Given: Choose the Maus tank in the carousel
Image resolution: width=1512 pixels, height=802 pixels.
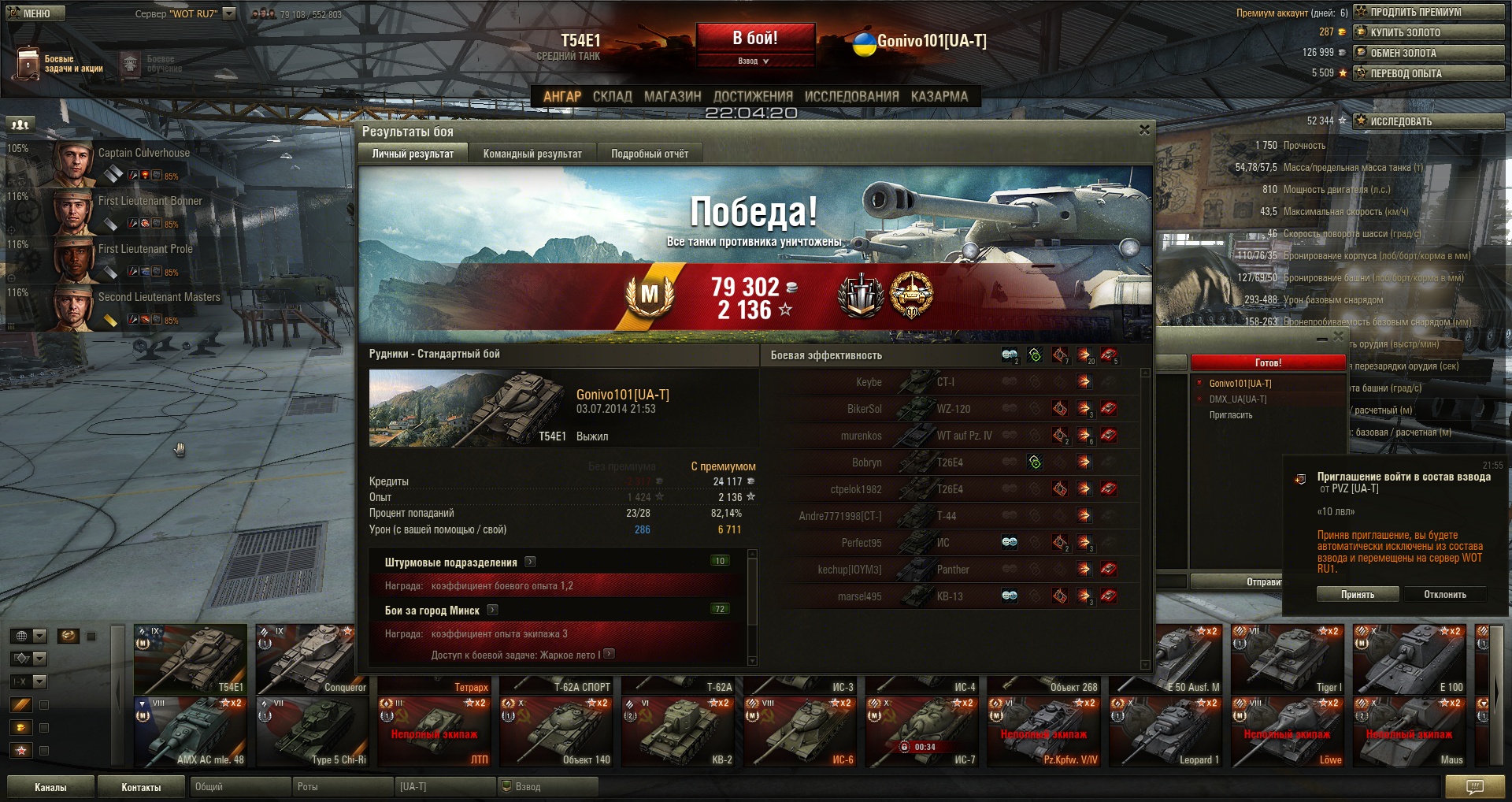Looking at the screenshot, I should pos(1410,733).
